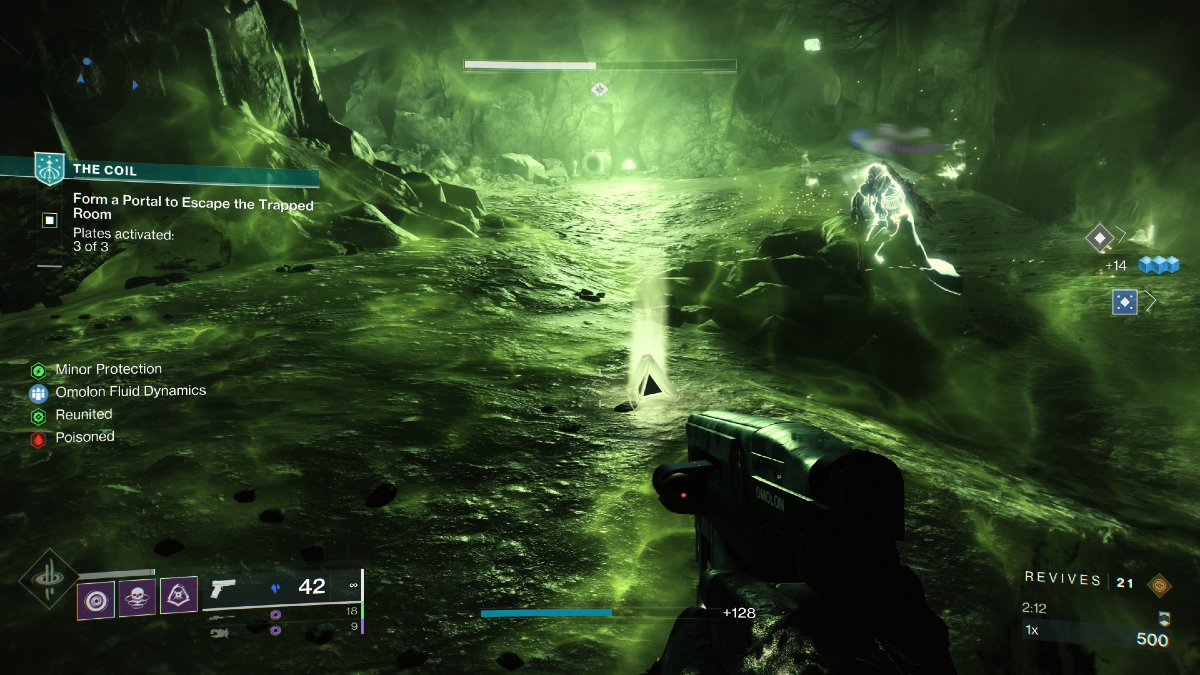Click the blue glimmer cubes icon
Screen dimensions: 1200x675
pyautogui.click(x=1160, y=265)
